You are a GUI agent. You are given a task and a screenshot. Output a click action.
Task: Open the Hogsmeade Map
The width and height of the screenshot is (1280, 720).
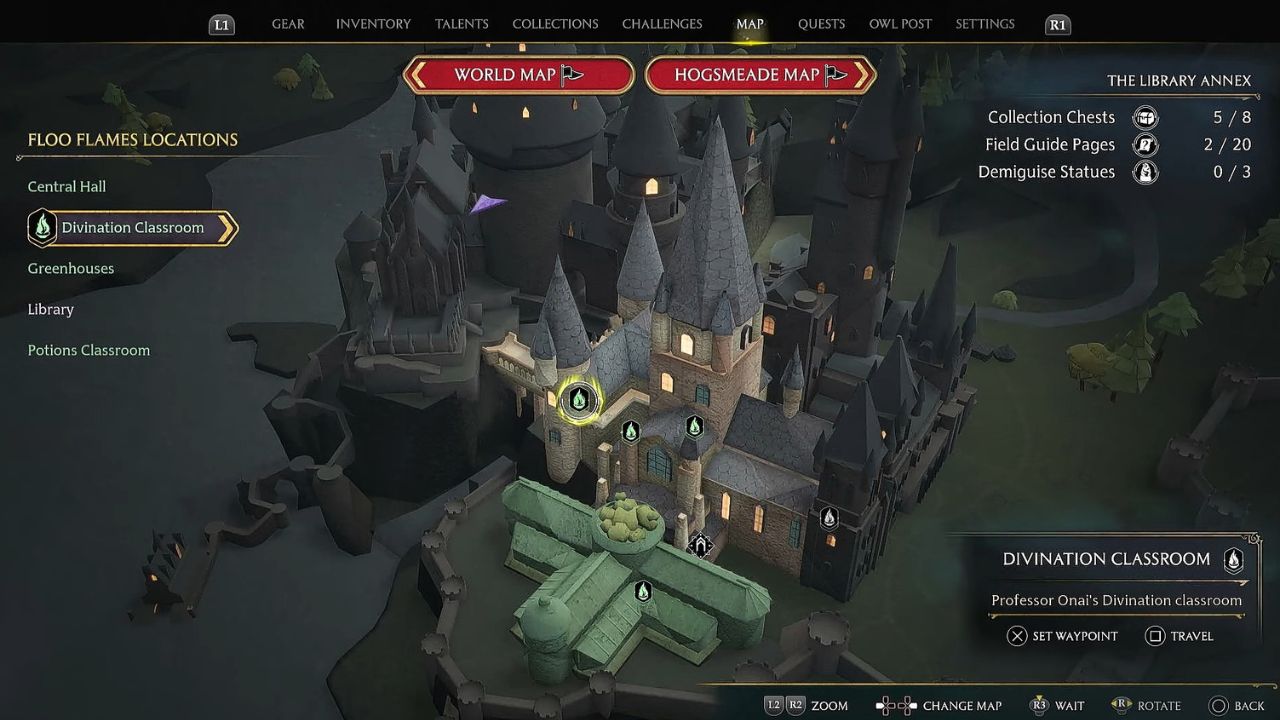pos(760,75)
